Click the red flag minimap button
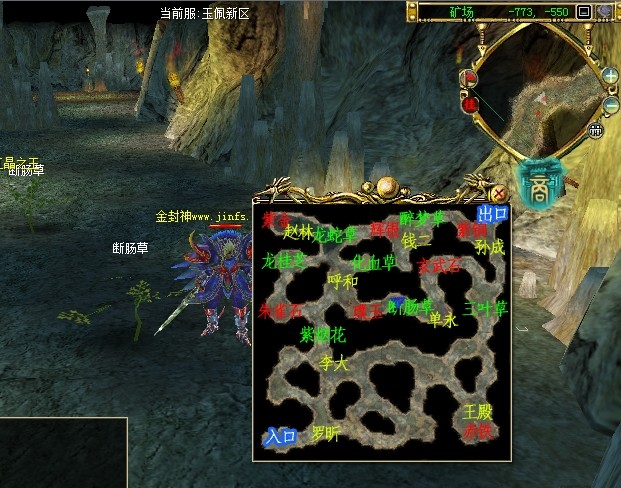Image resolution: width=621 pixels, height=488 pixels. [468, 76]
